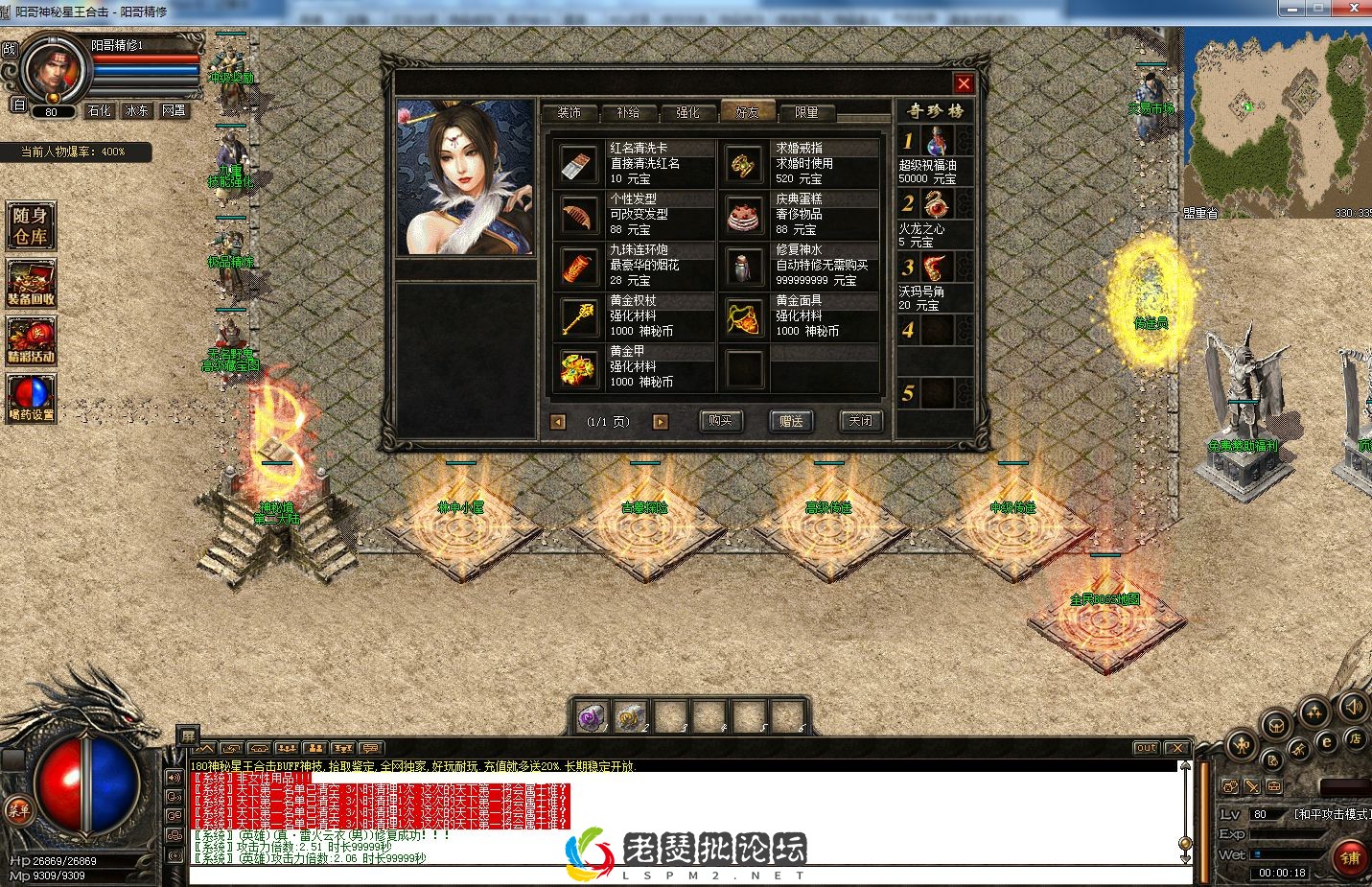Click the 店 shop circle icon near the minimap
Screen dimensions: 1372x887
(x=1356, y=739)
